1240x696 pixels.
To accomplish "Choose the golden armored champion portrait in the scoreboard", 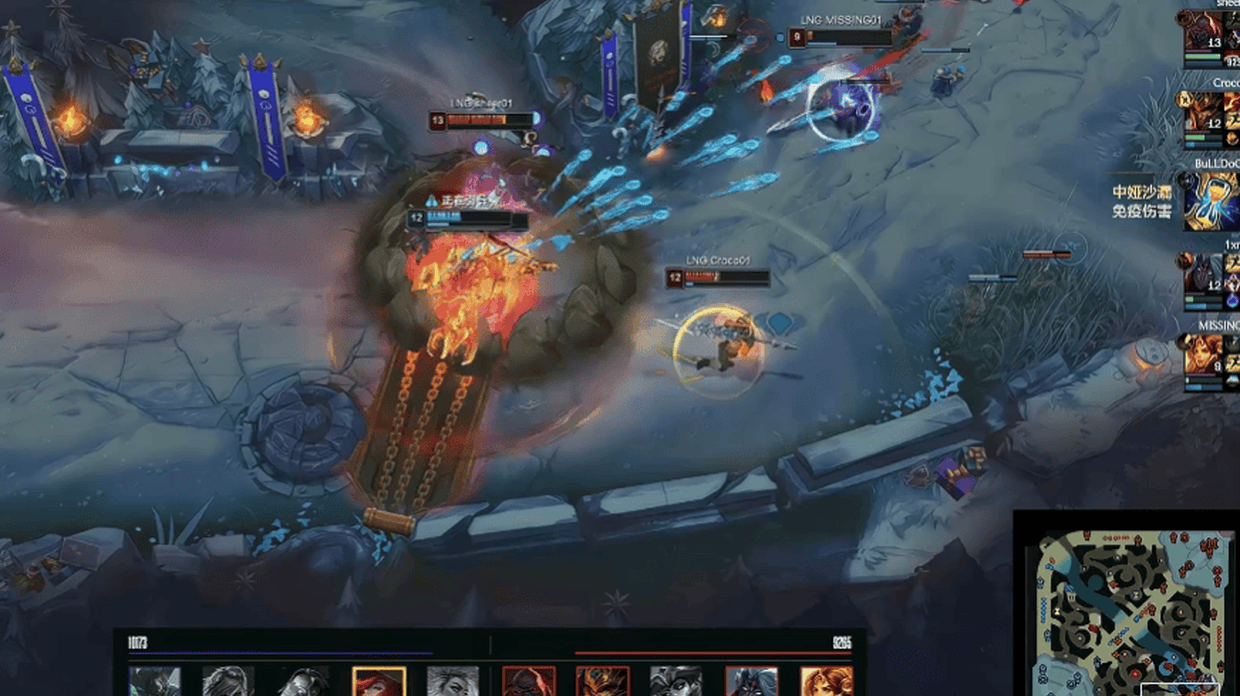I will pos(603,682).
